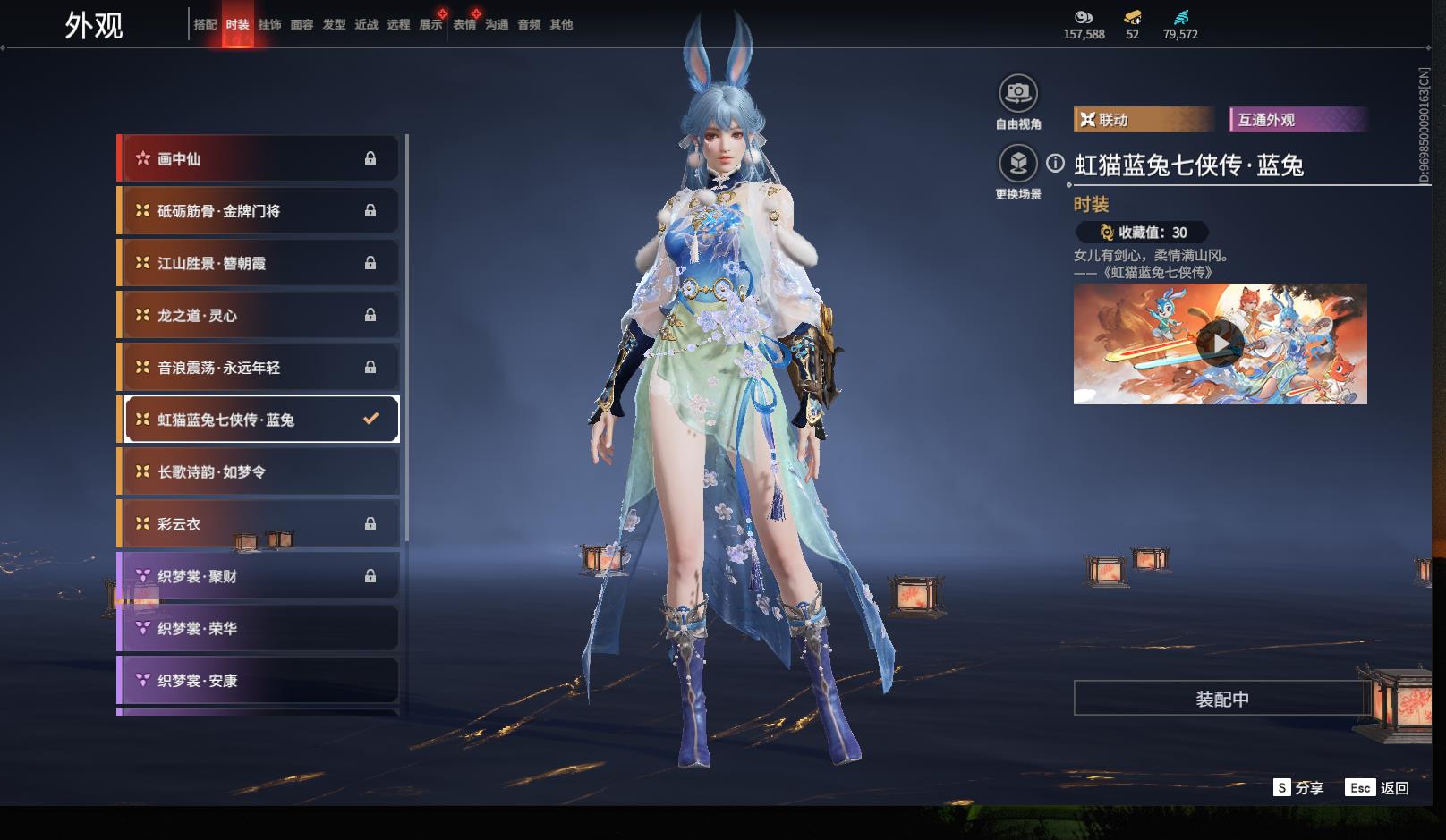1446x840 pixels.
Task: Click 返回 to go back
Action: pyautogui.click(x=1378, y=787)
